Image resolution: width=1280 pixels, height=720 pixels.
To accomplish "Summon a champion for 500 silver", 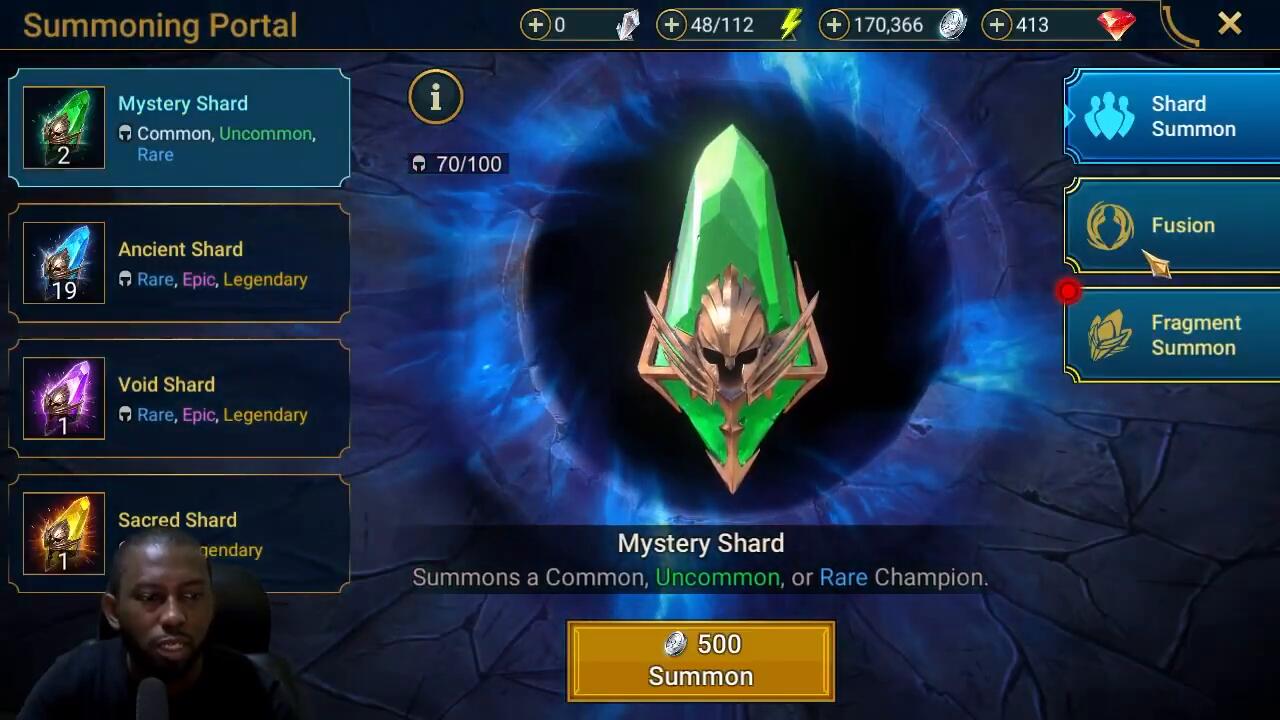I will coord(700,660).
